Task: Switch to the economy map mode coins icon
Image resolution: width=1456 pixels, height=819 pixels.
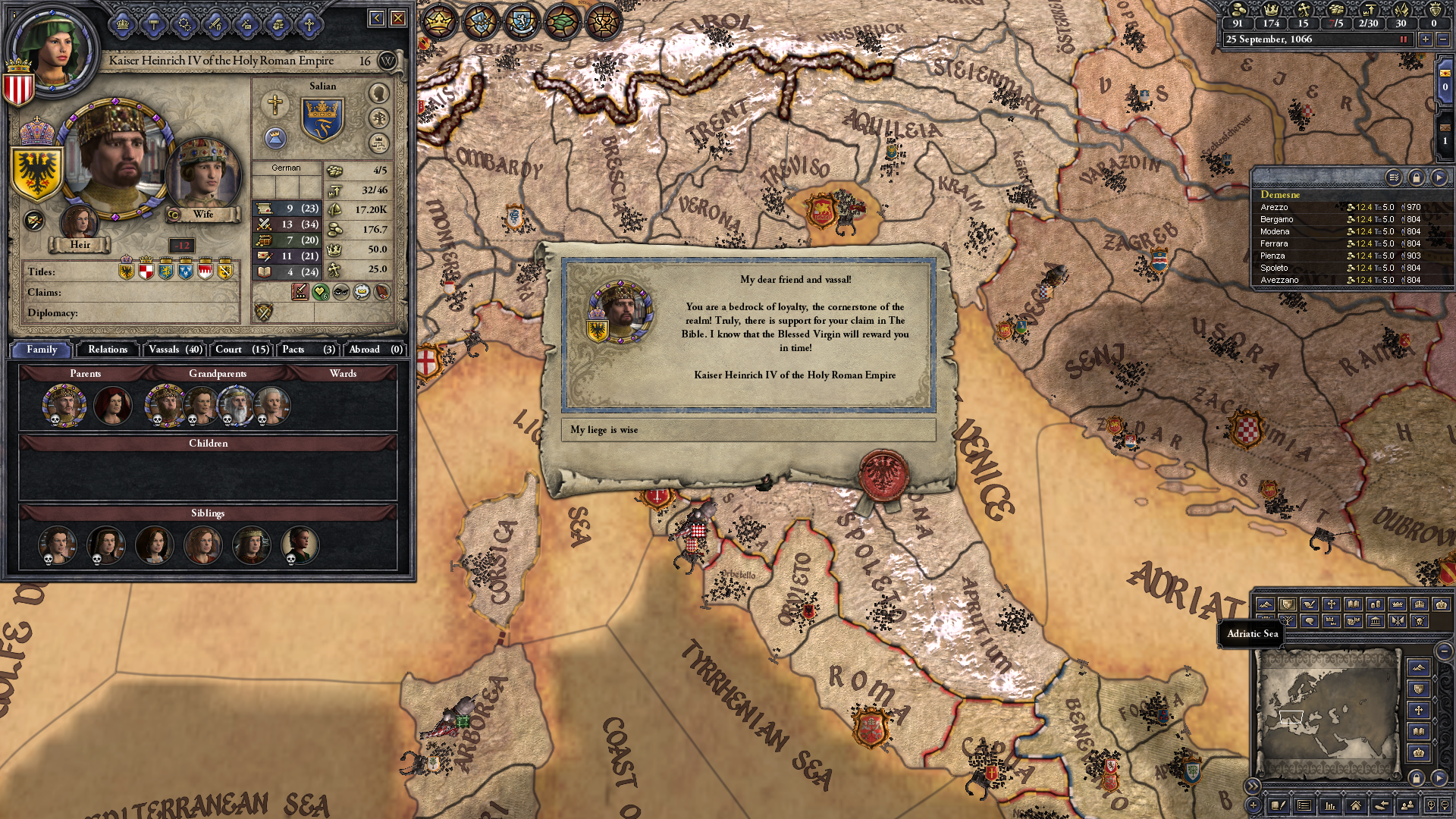Action: (x=1376, y=604)
